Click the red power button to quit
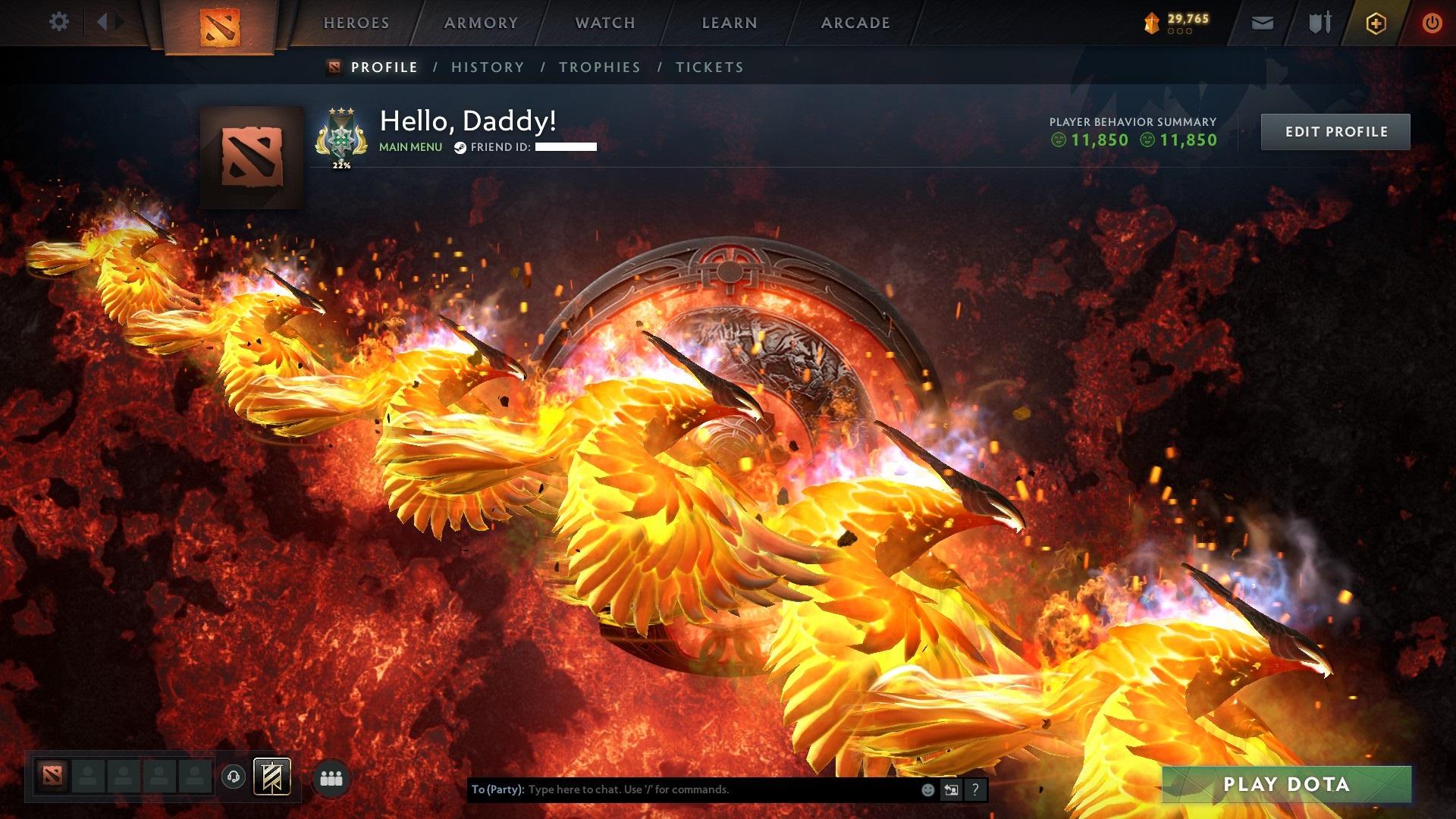The width and height of the screenshot is (1456, 819). click(1432, 23)
